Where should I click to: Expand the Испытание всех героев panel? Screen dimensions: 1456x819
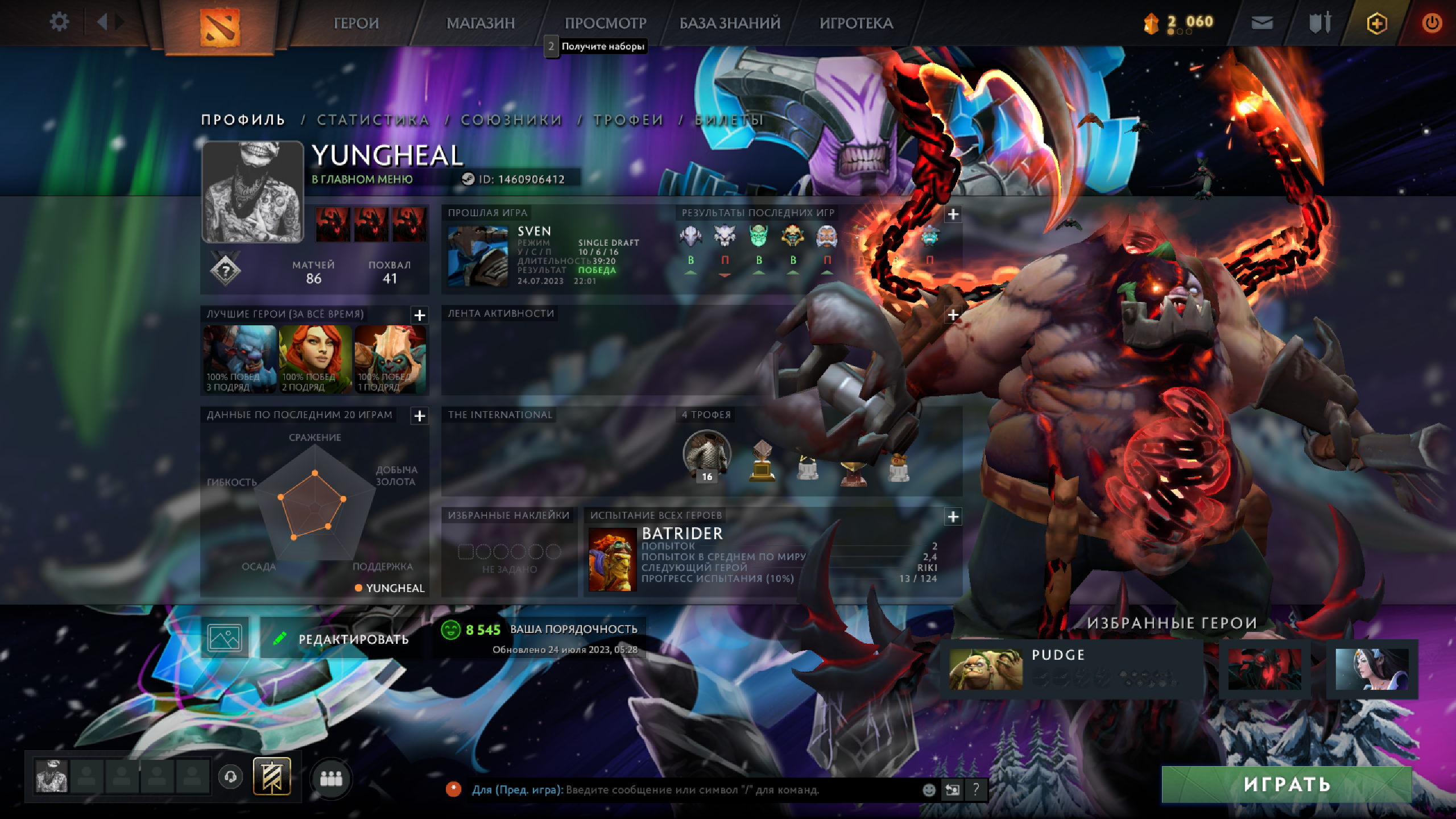(953, 516)
